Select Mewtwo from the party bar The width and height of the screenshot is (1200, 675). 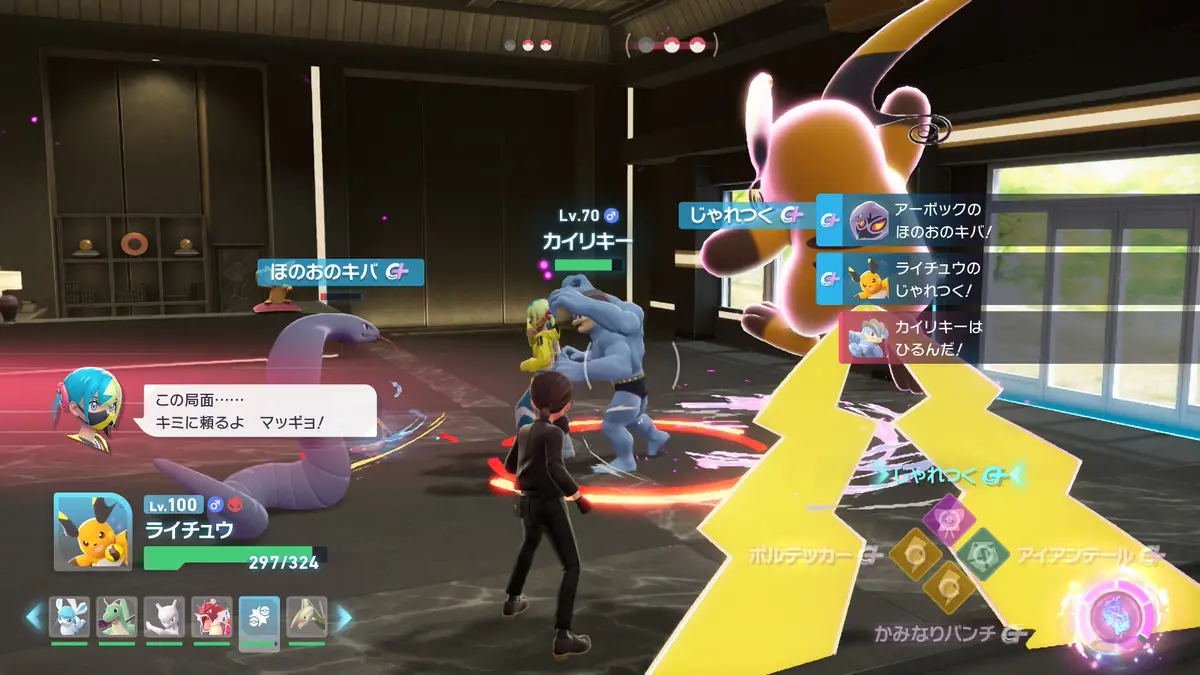164,618
